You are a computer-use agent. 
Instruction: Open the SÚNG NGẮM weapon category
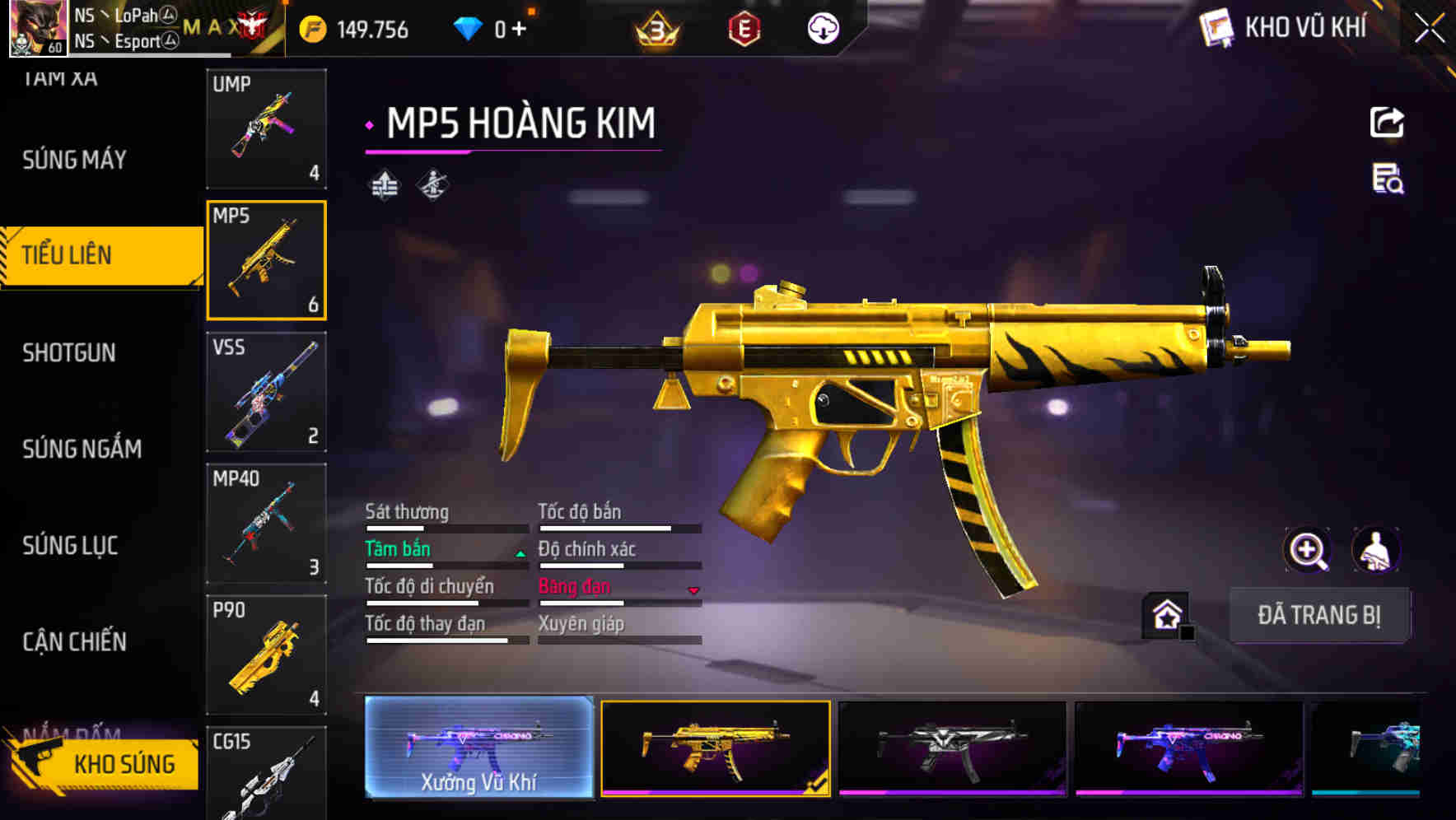pos(82,449)
